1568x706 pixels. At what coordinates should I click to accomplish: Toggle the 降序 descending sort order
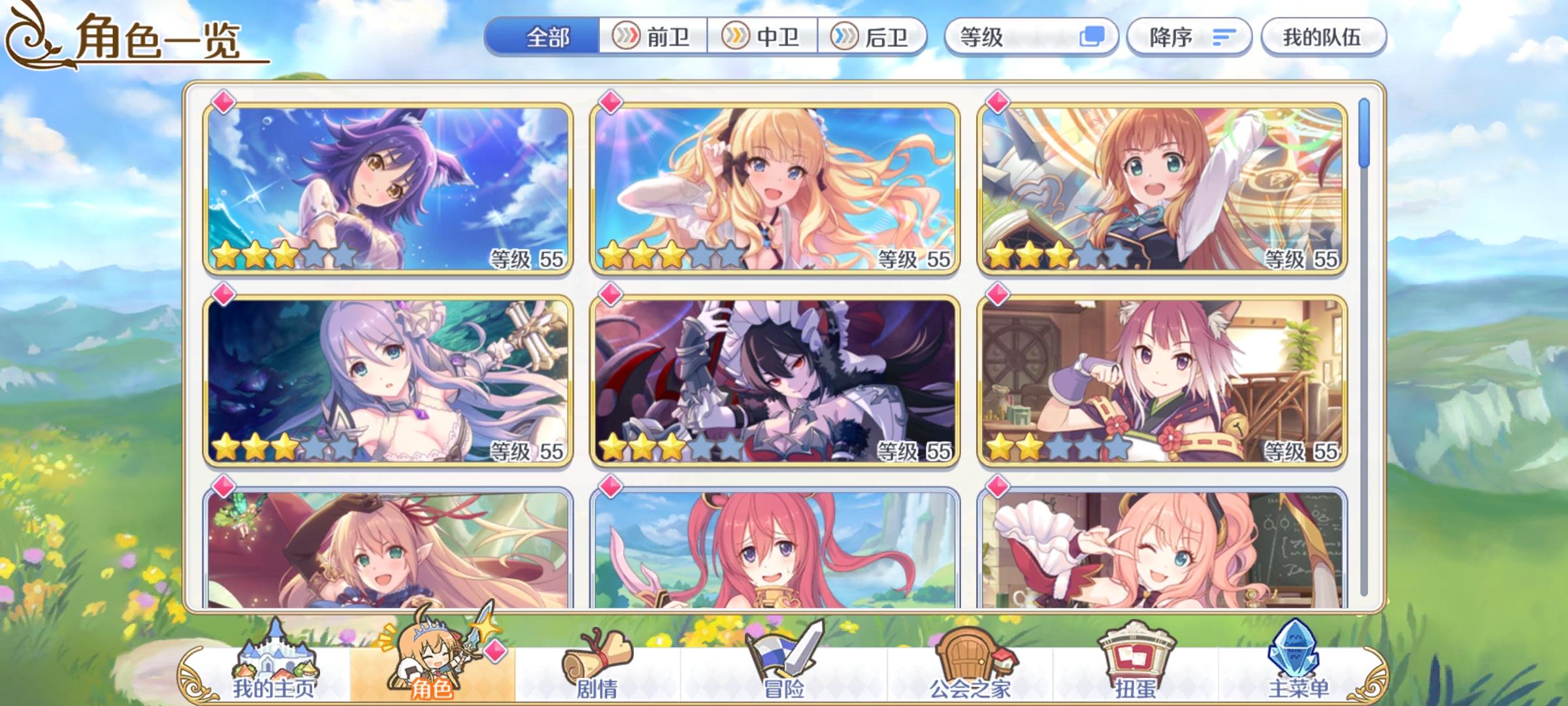pyautogui.click(x=1189, y=37)
